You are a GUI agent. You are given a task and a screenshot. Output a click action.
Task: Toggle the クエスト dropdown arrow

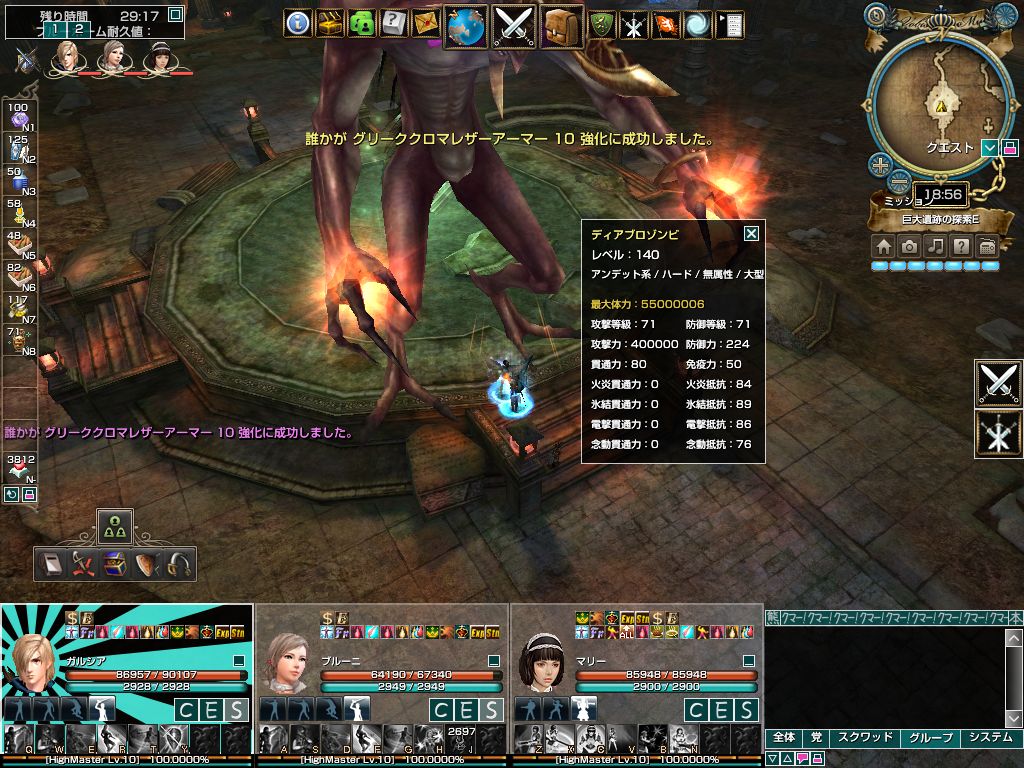(990, 147)
